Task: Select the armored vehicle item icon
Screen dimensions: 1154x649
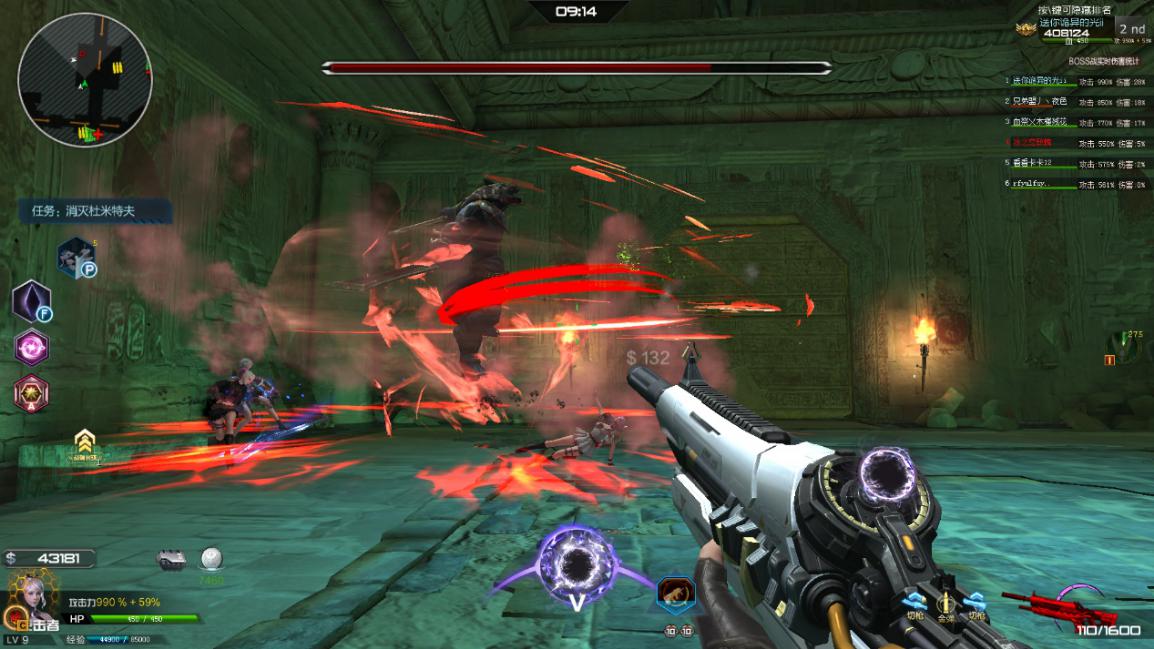Action: pos(172,560)
